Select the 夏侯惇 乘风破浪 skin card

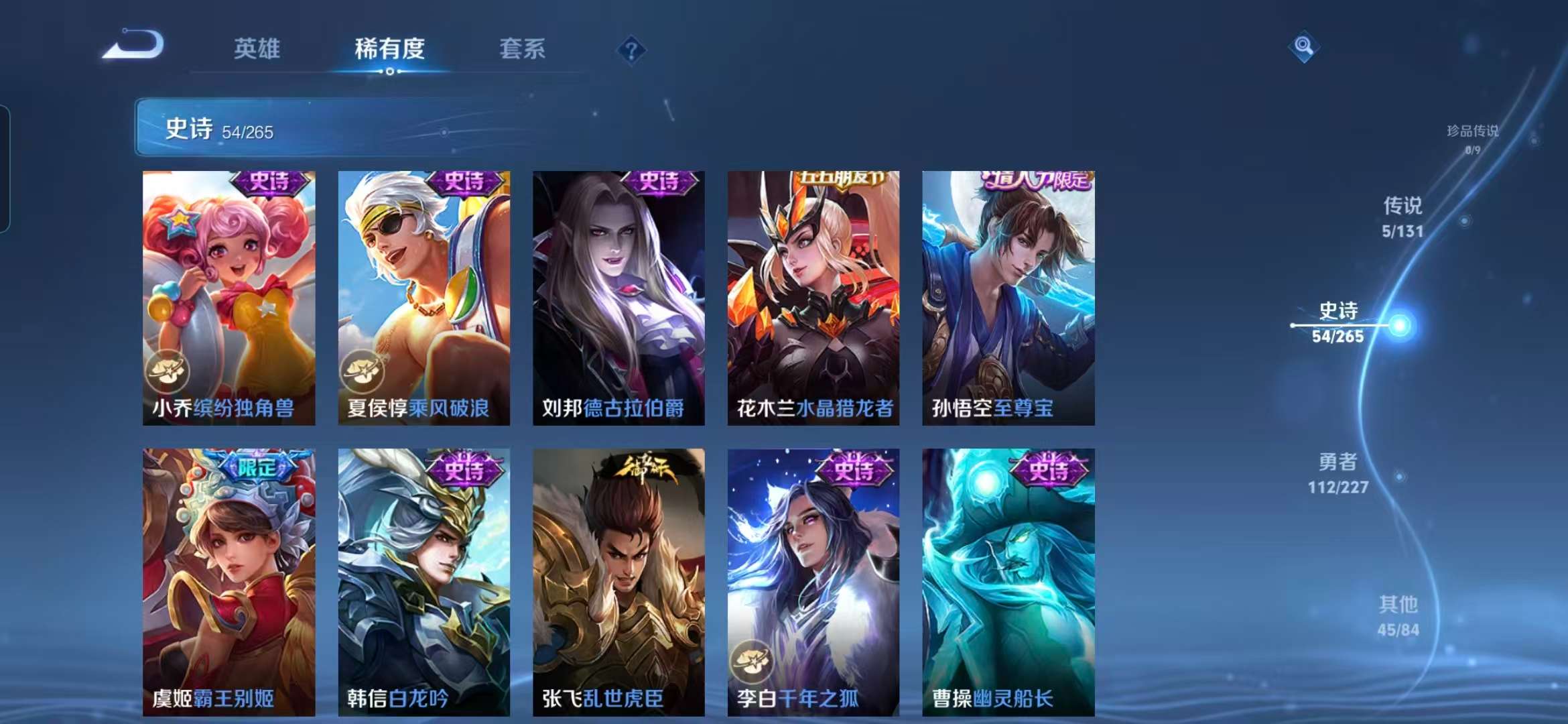pos(423,298)
